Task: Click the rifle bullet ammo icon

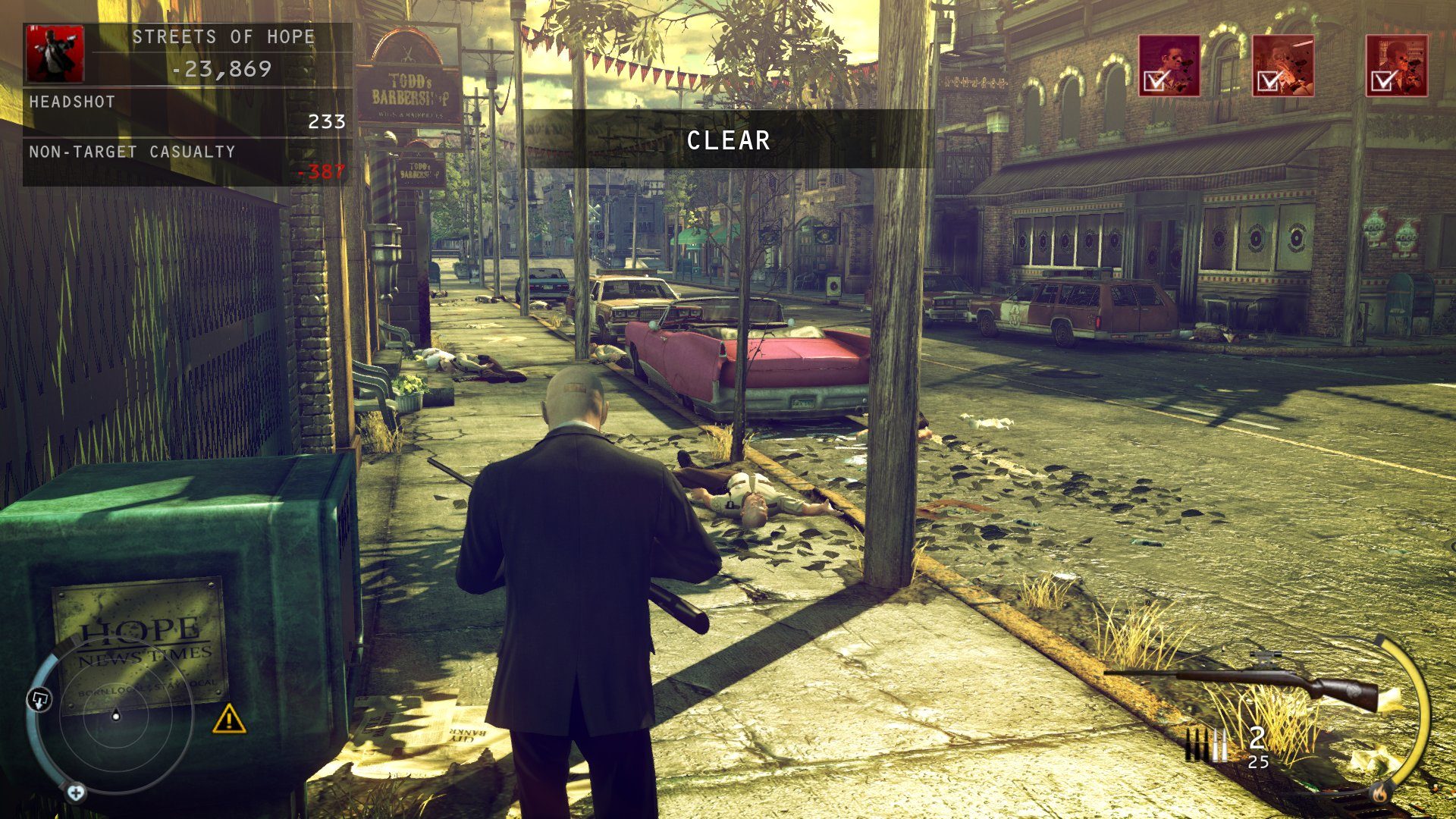Action: tap(1205, 745)
